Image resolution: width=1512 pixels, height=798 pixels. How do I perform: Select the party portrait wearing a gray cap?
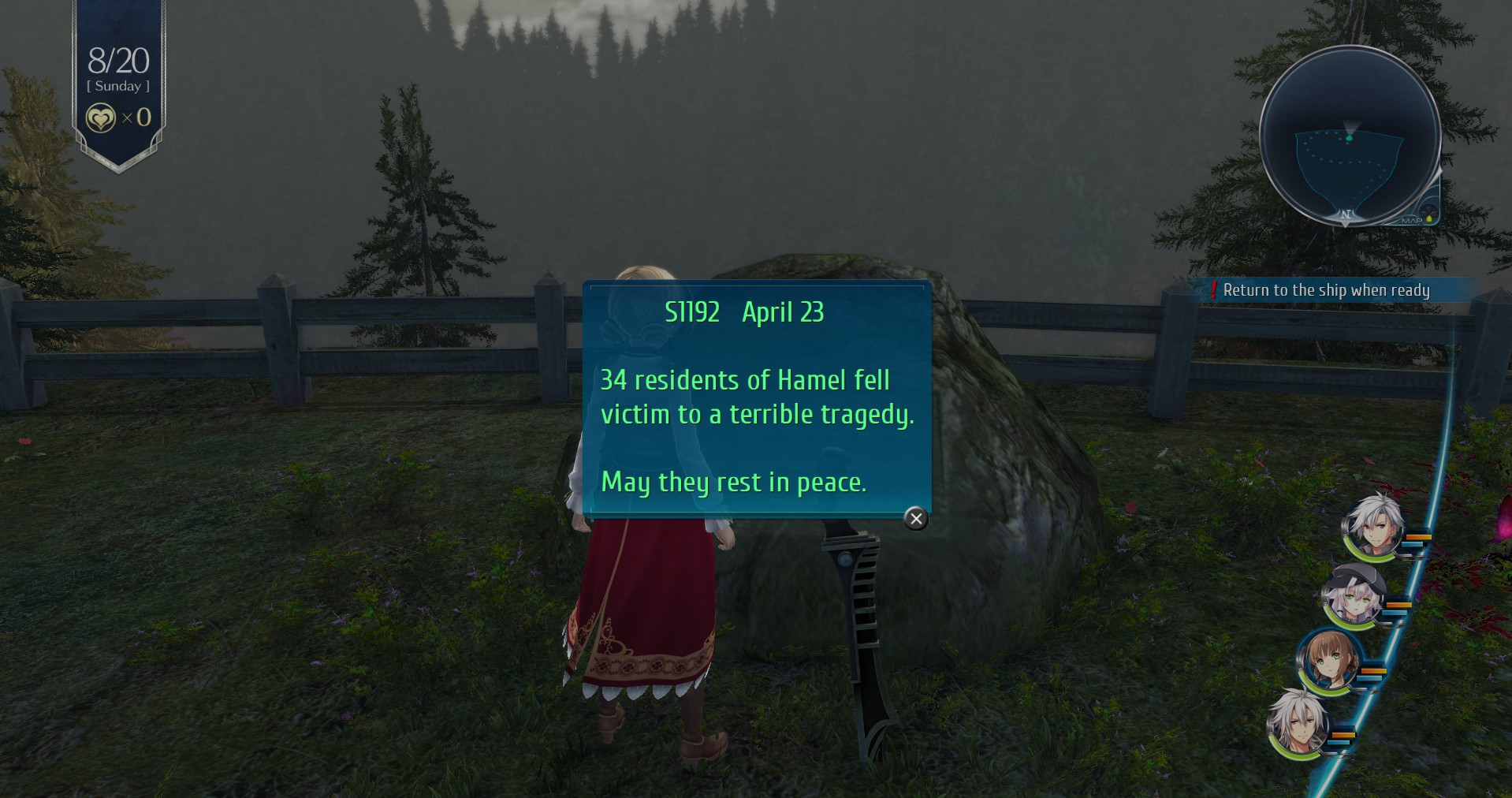(1352, 595)
